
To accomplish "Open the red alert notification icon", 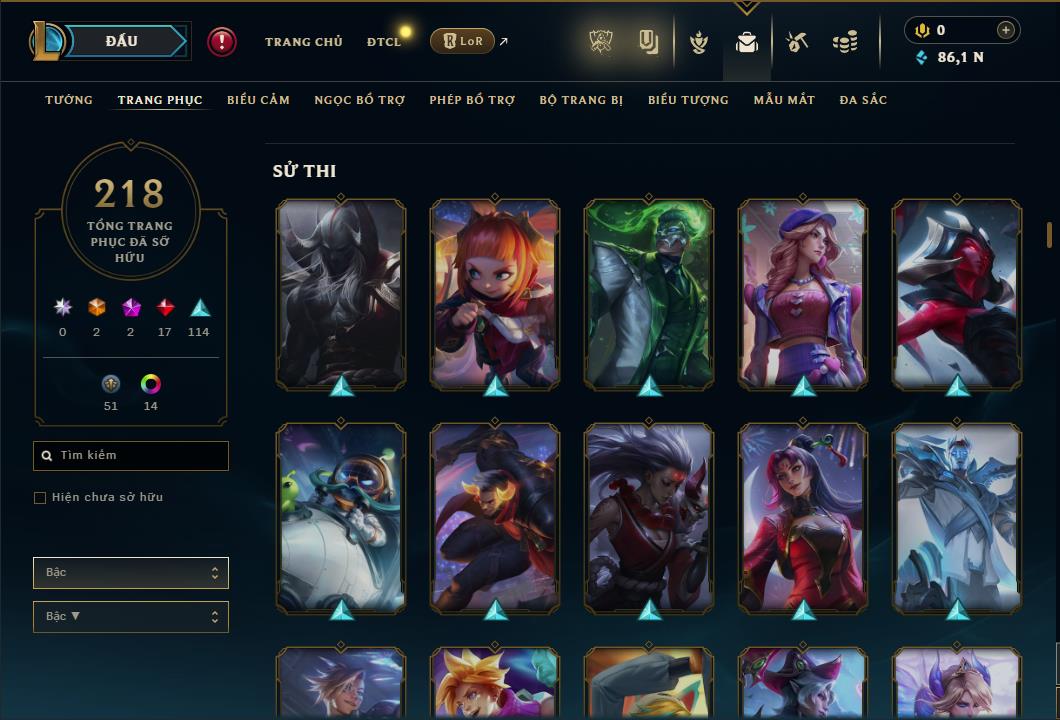I will 221,41.
